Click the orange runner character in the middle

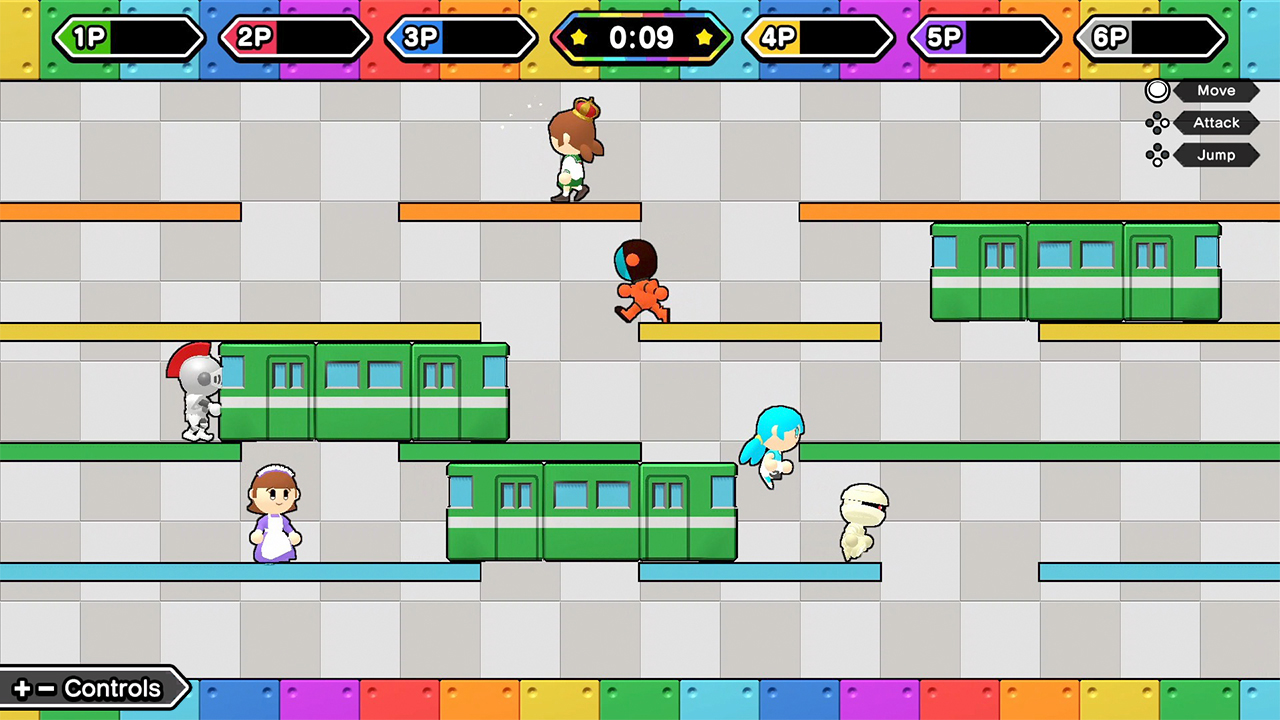639,280
